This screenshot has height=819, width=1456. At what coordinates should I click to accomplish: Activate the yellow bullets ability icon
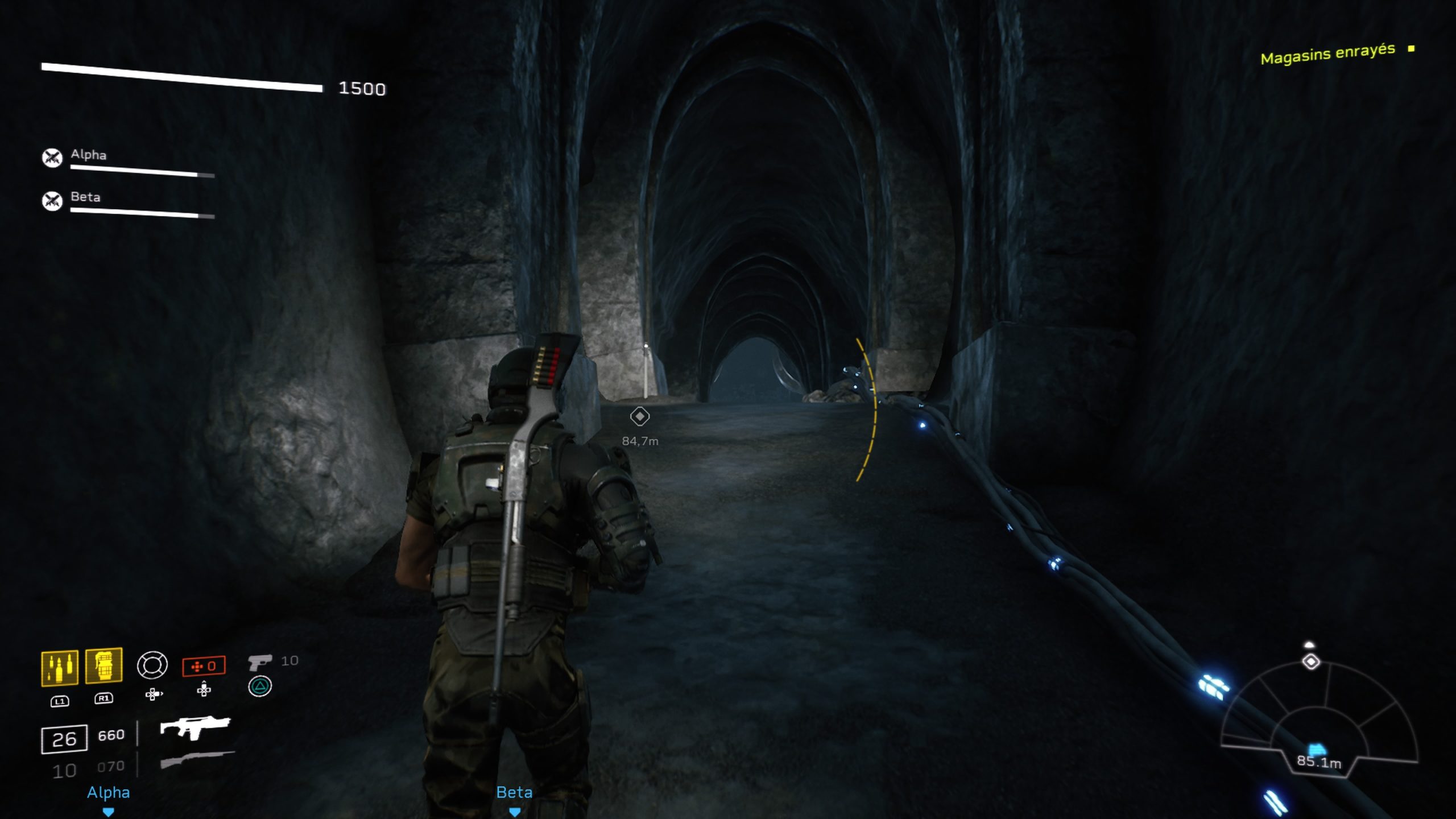60,668
